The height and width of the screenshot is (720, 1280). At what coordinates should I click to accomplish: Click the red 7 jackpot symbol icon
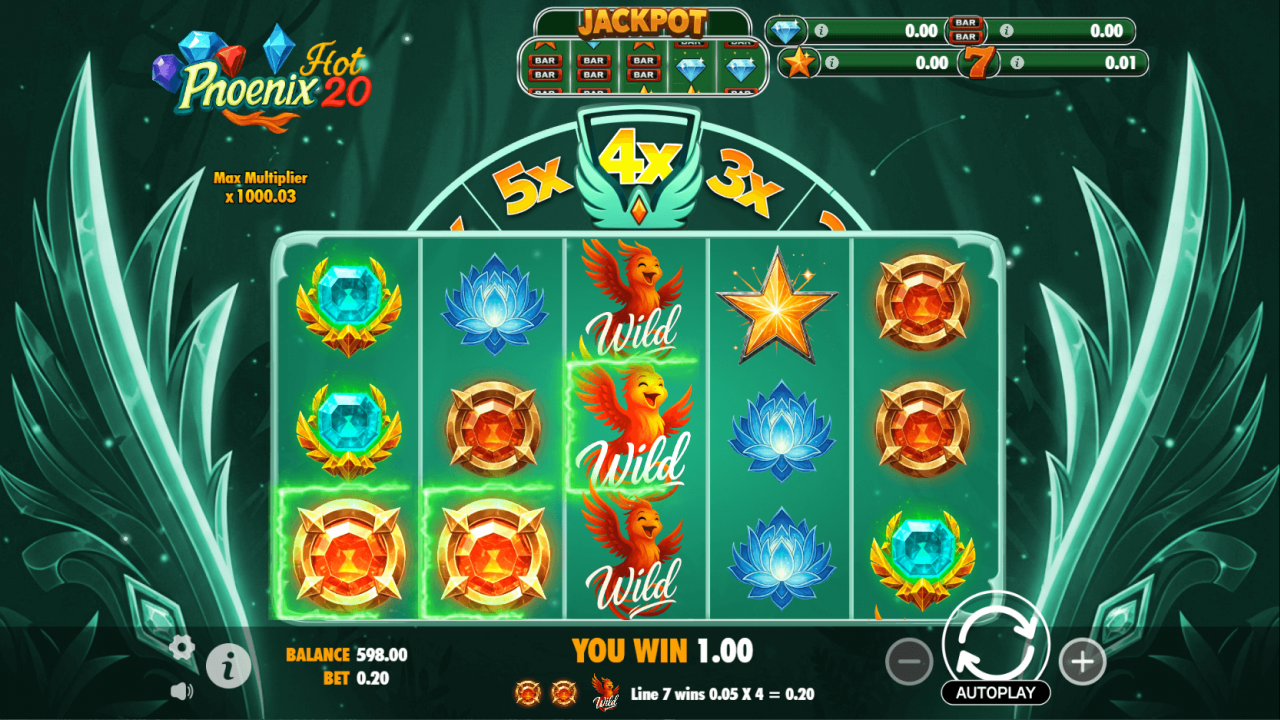980,63
